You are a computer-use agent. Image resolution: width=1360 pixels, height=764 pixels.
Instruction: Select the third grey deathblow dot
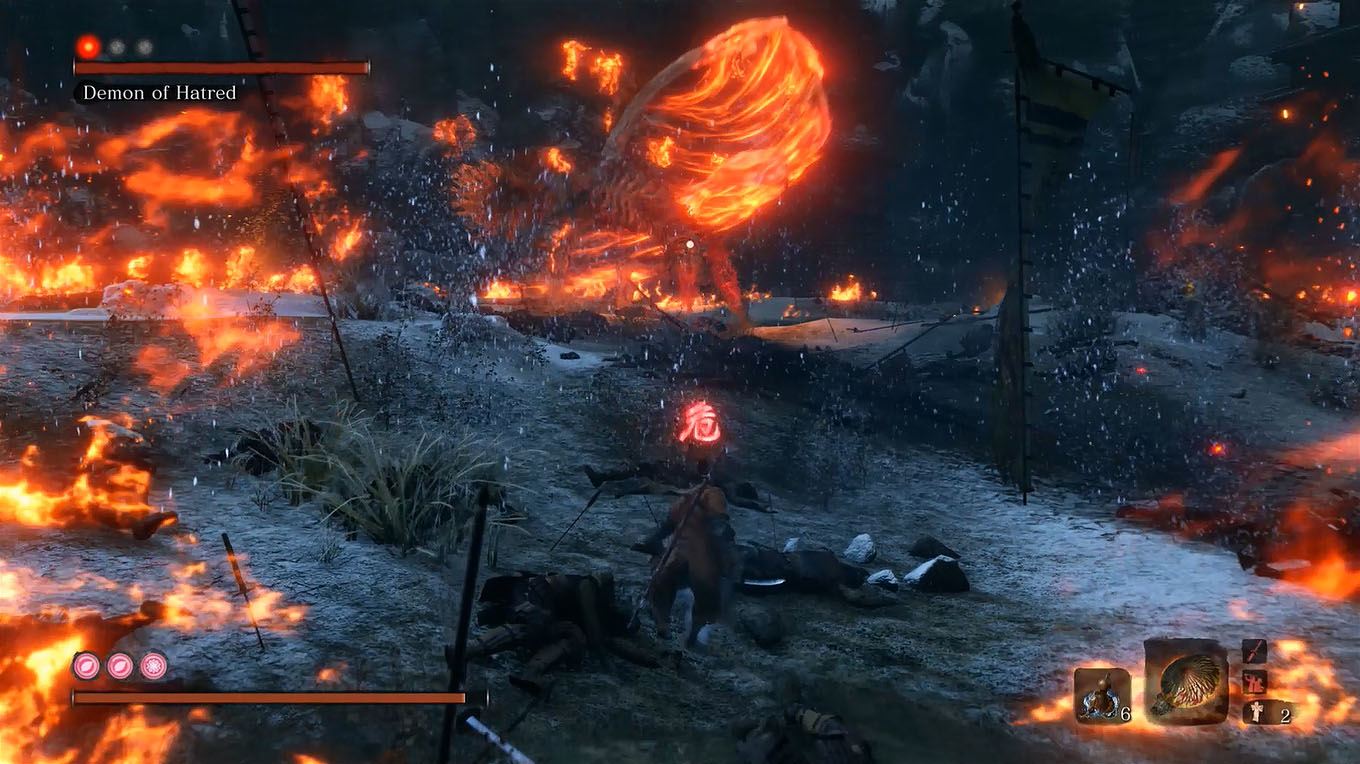click(144, 47)
